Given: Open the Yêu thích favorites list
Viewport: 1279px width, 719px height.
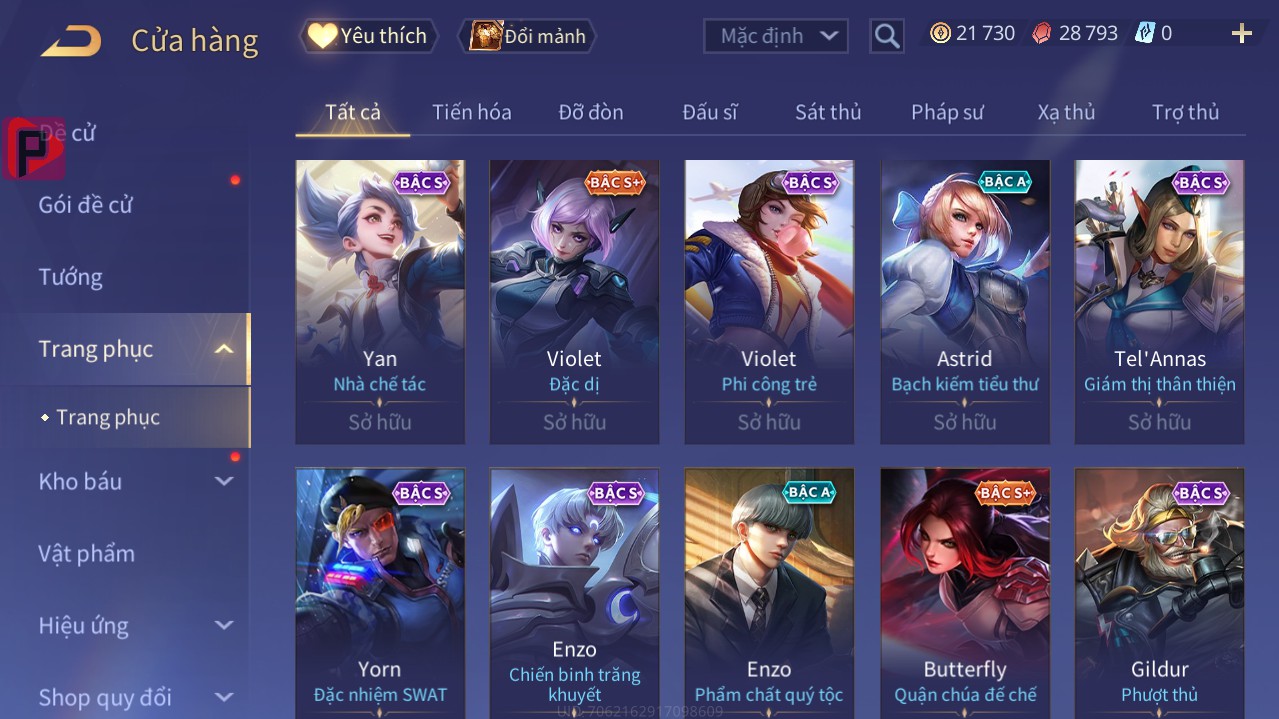Looking at the screenshot, I should coord(369,36).
